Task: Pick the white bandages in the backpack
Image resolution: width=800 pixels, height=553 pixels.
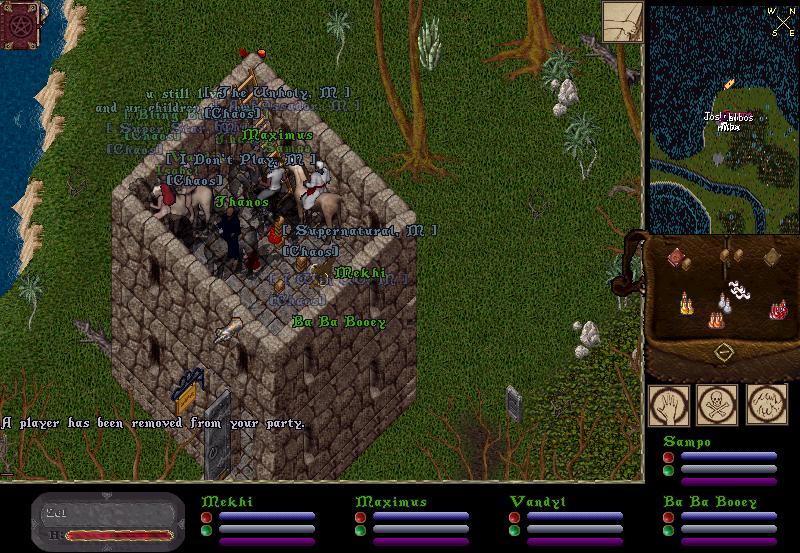Action: pyautogui.click(x=738, y=290)
